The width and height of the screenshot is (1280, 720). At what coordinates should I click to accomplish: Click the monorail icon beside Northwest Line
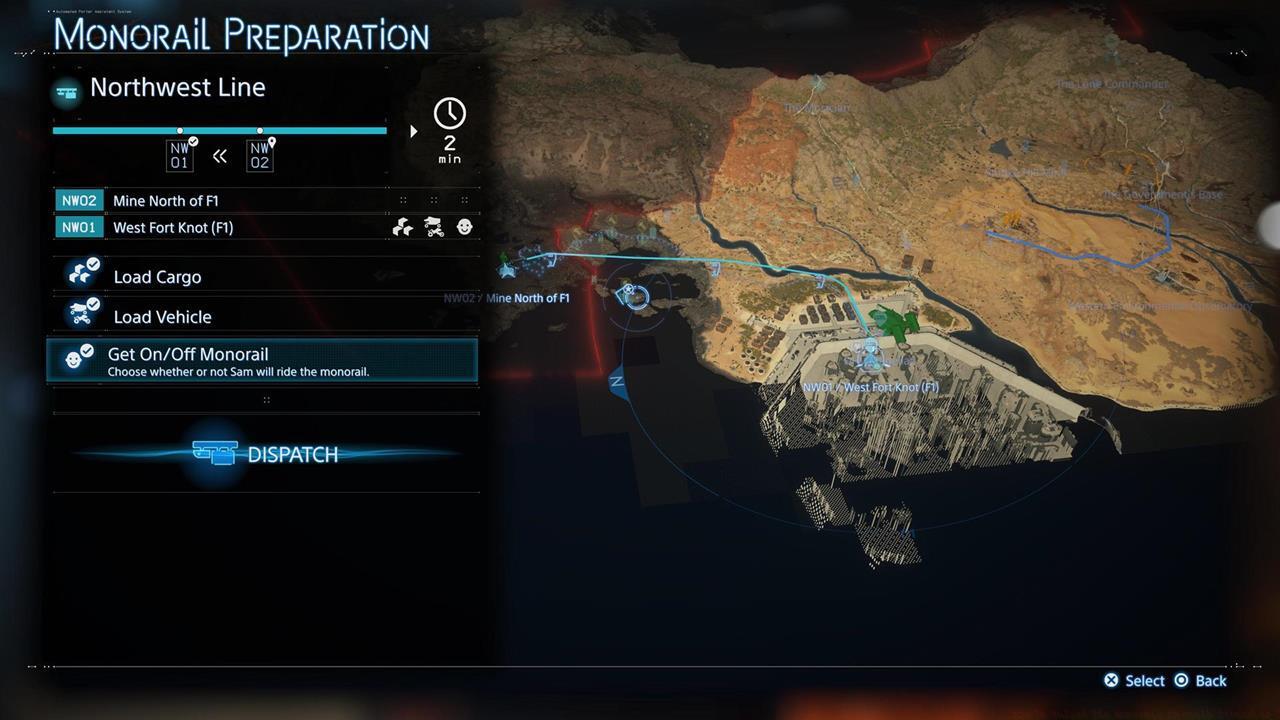point(65,90)
